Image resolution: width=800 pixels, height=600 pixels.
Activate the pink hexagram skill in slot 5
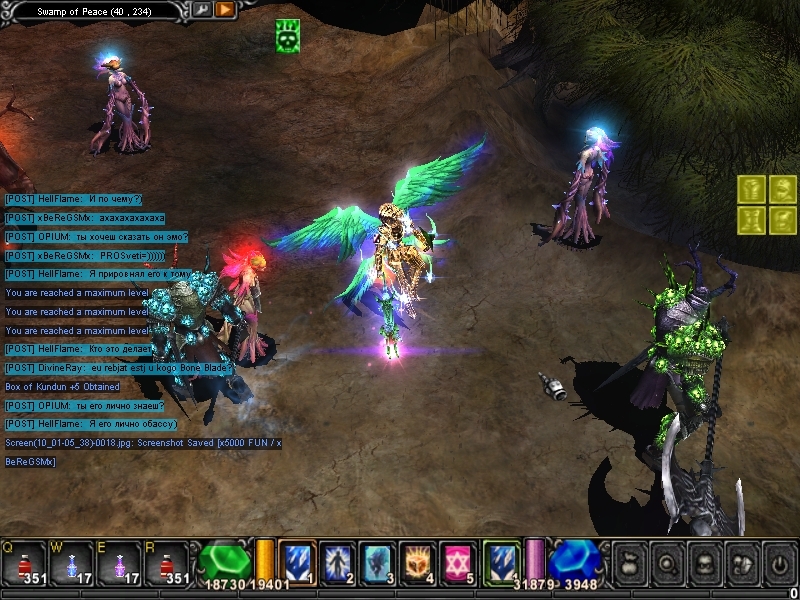[x=457, y=562]
